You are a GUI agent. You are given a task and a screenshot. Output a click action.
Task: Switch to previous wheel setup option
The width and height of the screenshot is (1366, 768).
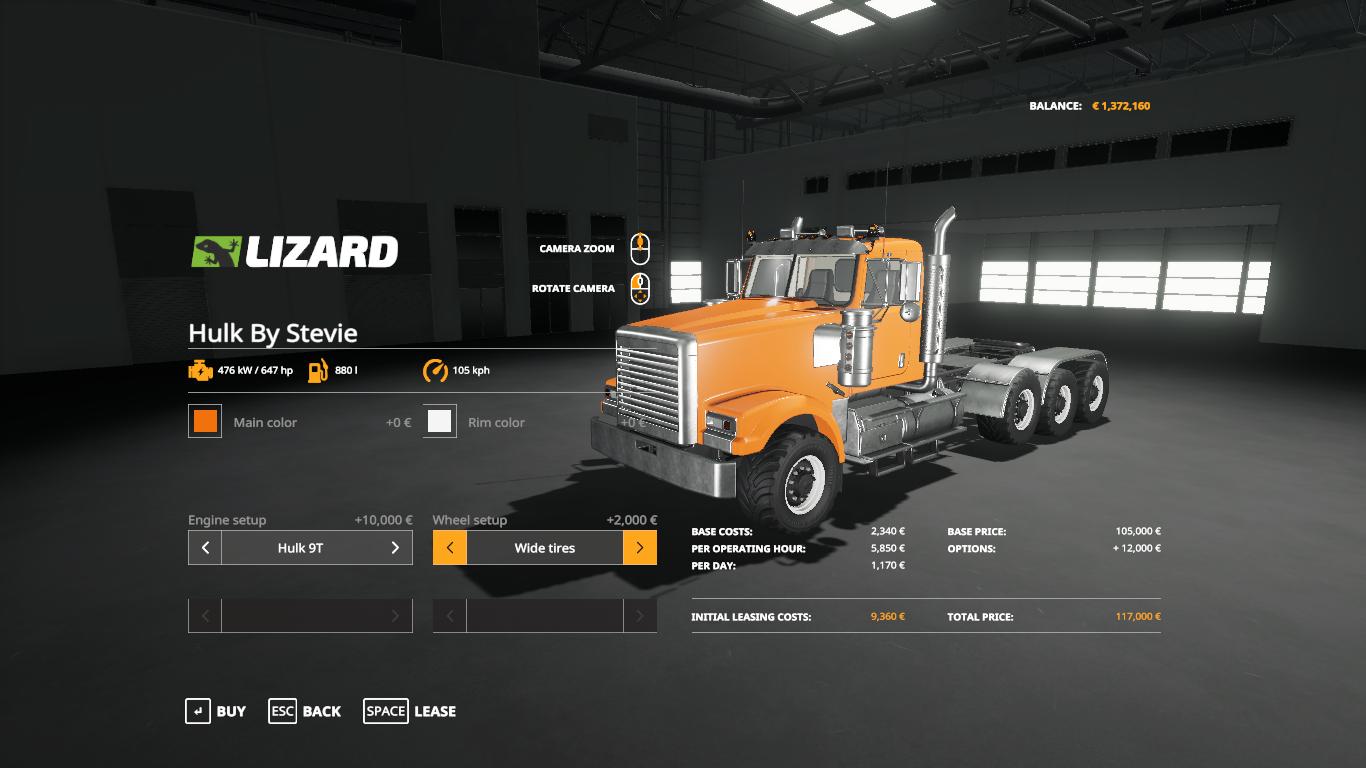(450, 548)
